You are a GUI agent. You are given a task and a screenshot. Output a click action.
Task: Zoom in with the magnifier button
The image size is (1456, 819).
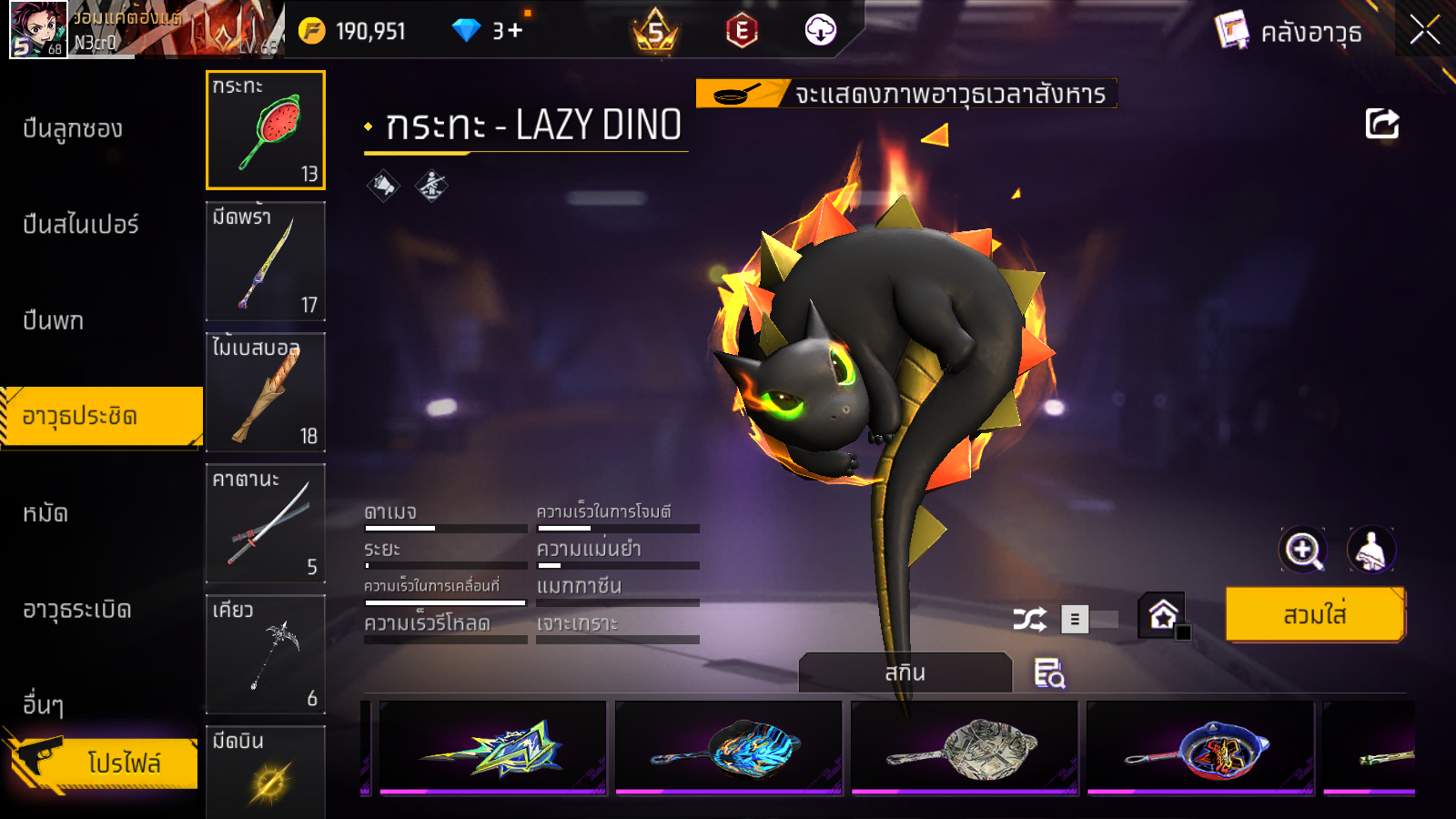1302,550
